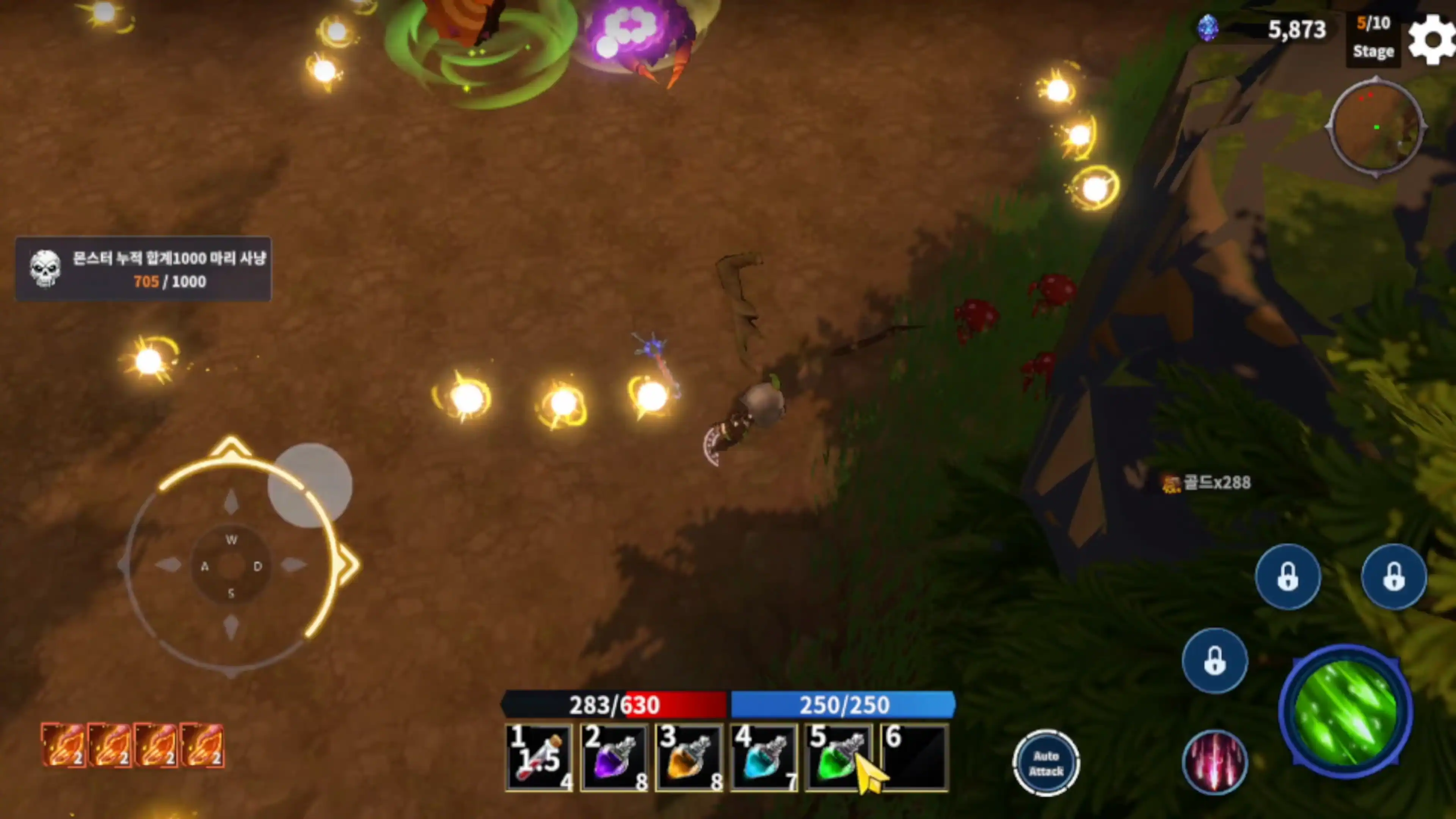Open the monster hunt quest tracker

click(x=144, y=269)
